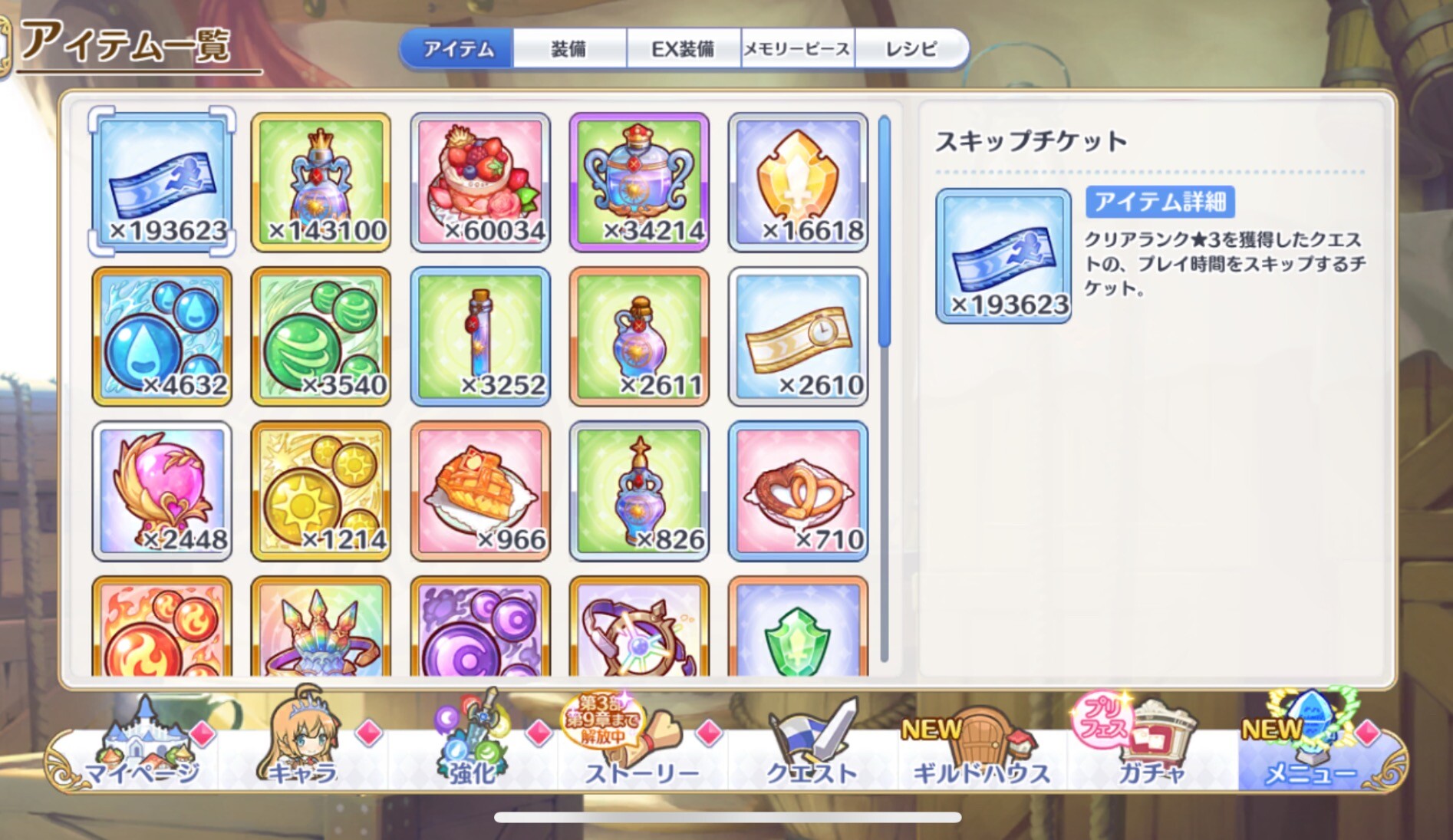Open the キャラ character menu
Image resolution: width=1453 pixels, height=840 pixels.
click(x=303, y=748)
